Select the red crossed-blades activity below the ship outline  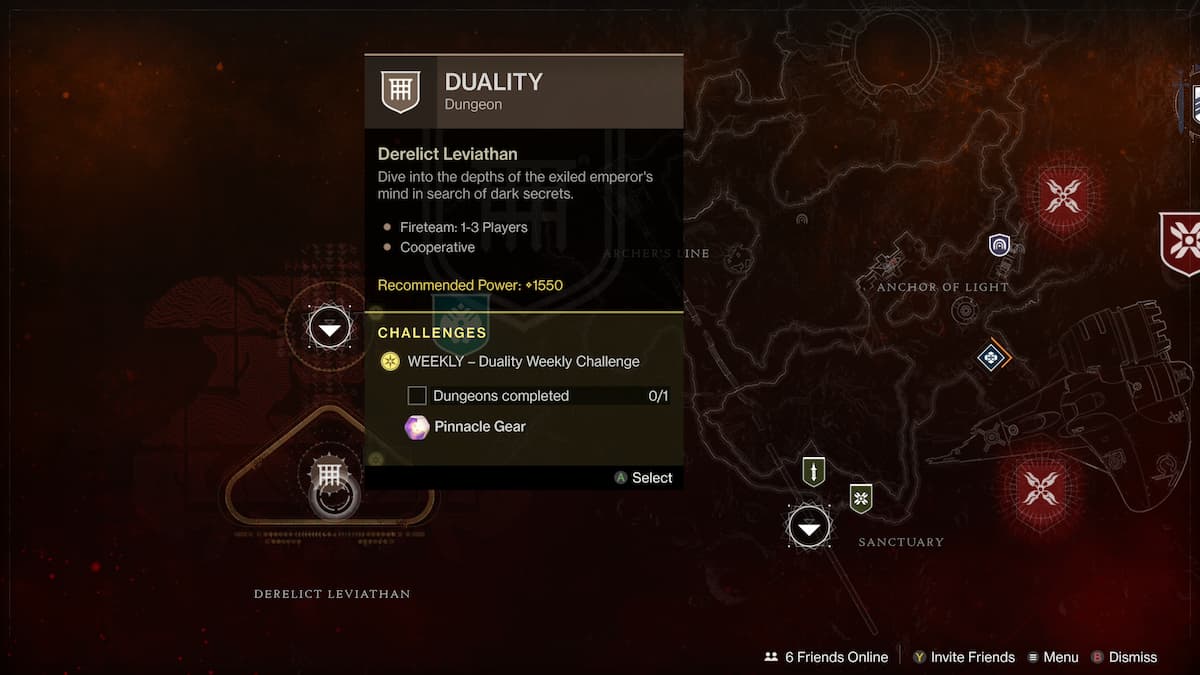pyautogui.click(x=1040, y=489)
